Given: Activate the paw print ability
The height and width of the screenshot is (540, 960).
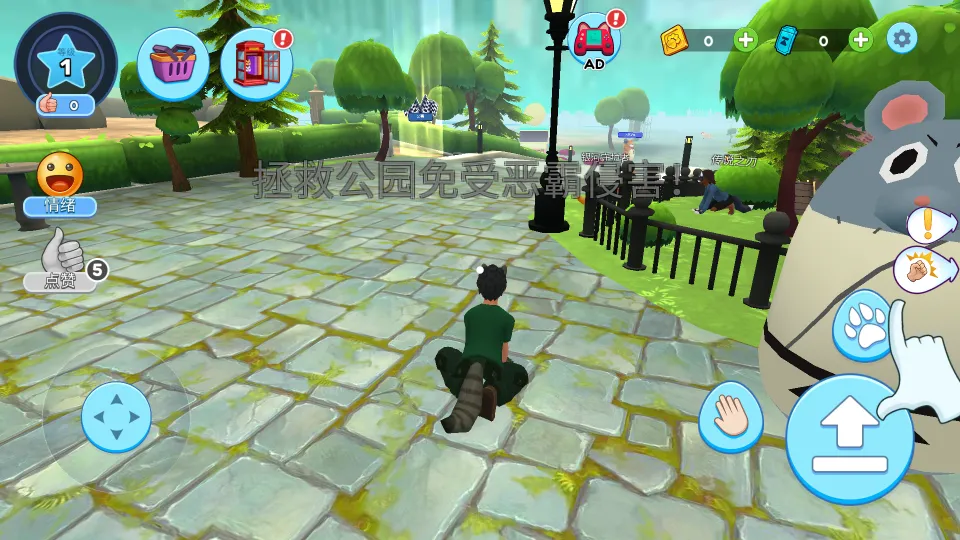Looking at the screenshot, I should tap(861, 323).
